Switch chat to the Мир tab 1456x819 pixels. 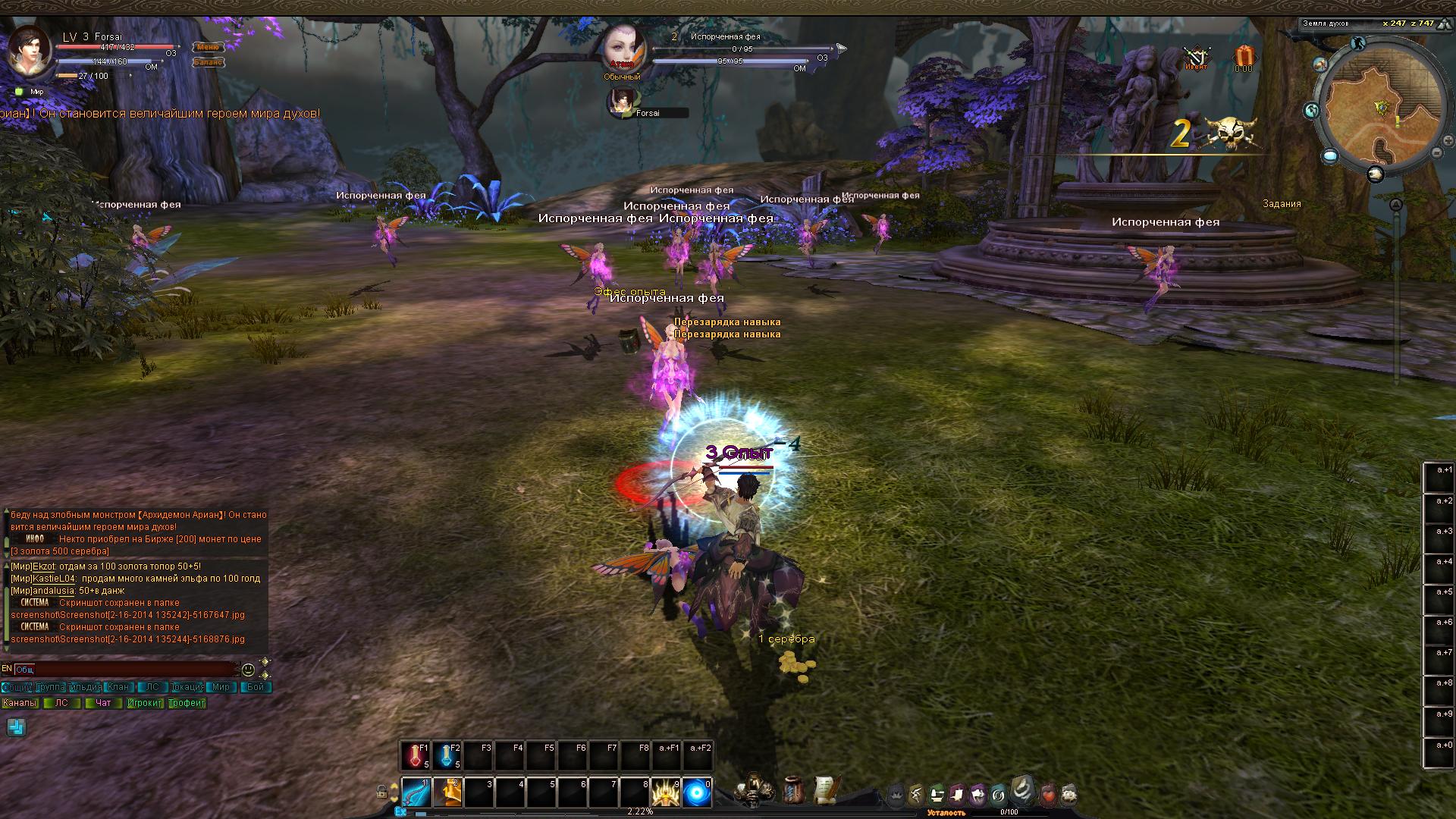click(220, 687)
